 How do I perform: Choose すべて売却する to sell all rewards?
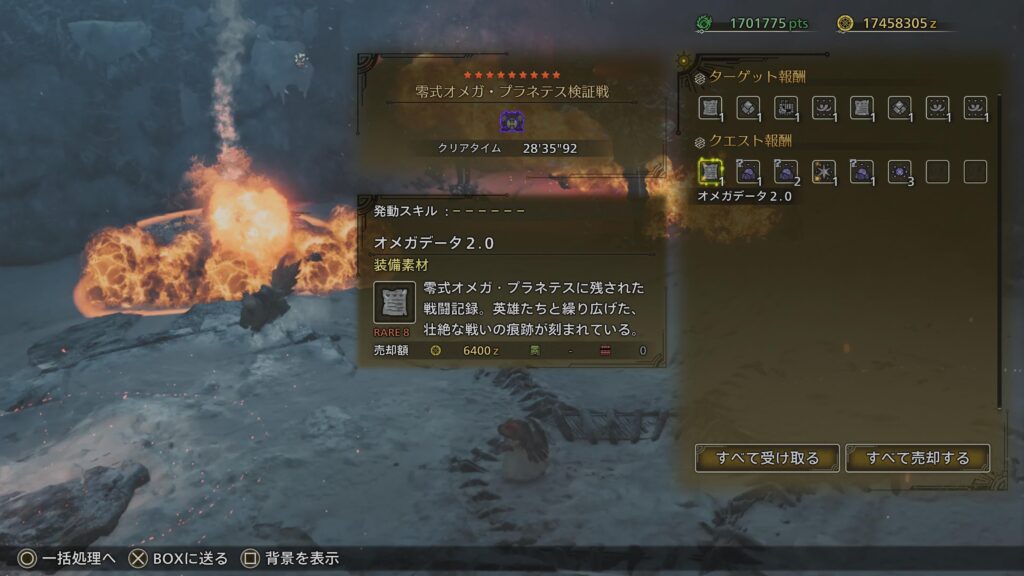click(918, 458)
